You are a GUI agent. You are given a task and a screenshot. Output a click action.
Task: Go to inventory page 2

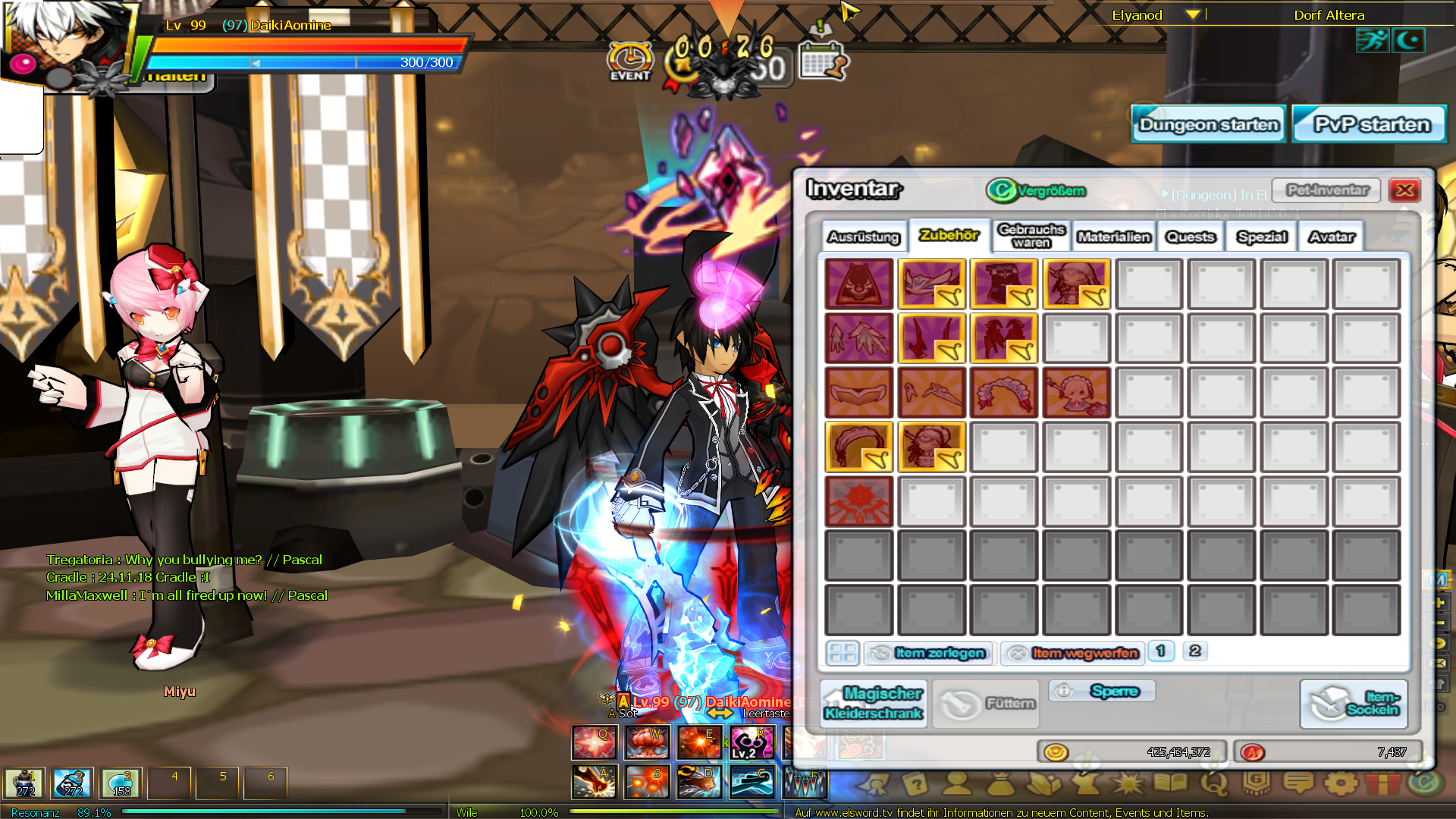[1194, 651]
